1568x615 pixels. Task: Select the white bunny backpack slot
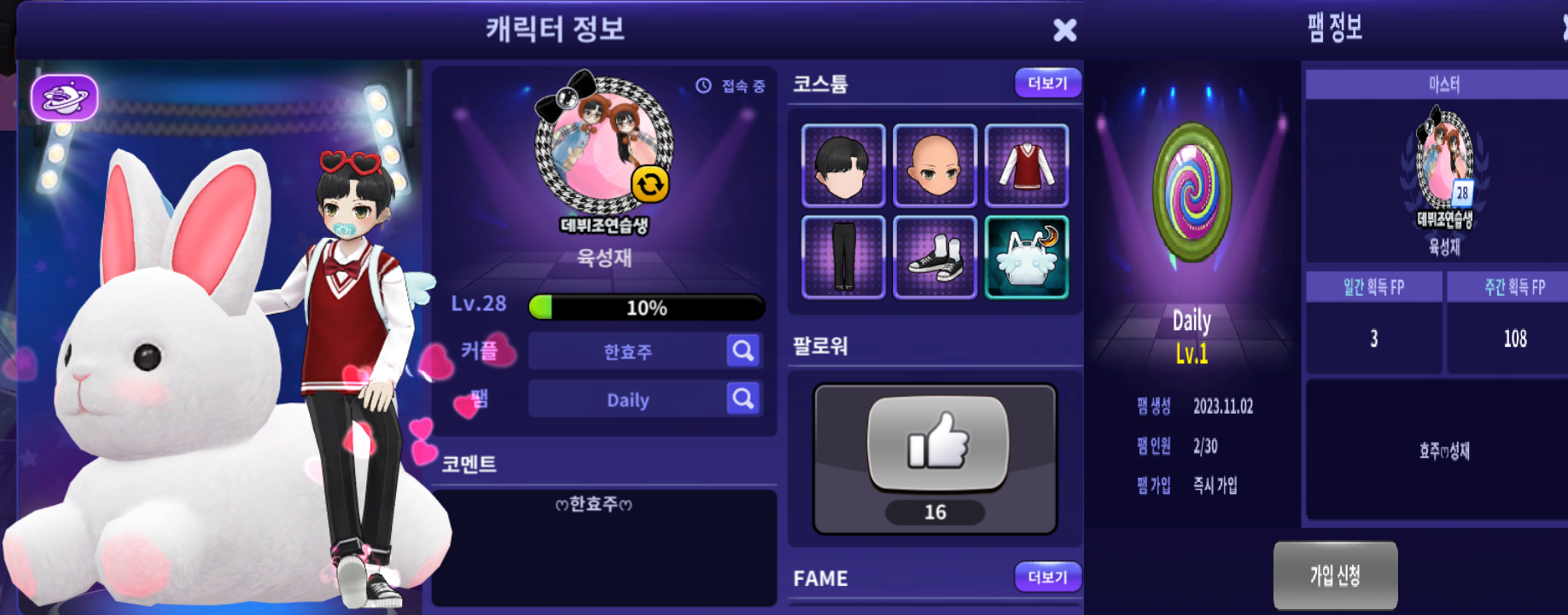[1027, 257]
